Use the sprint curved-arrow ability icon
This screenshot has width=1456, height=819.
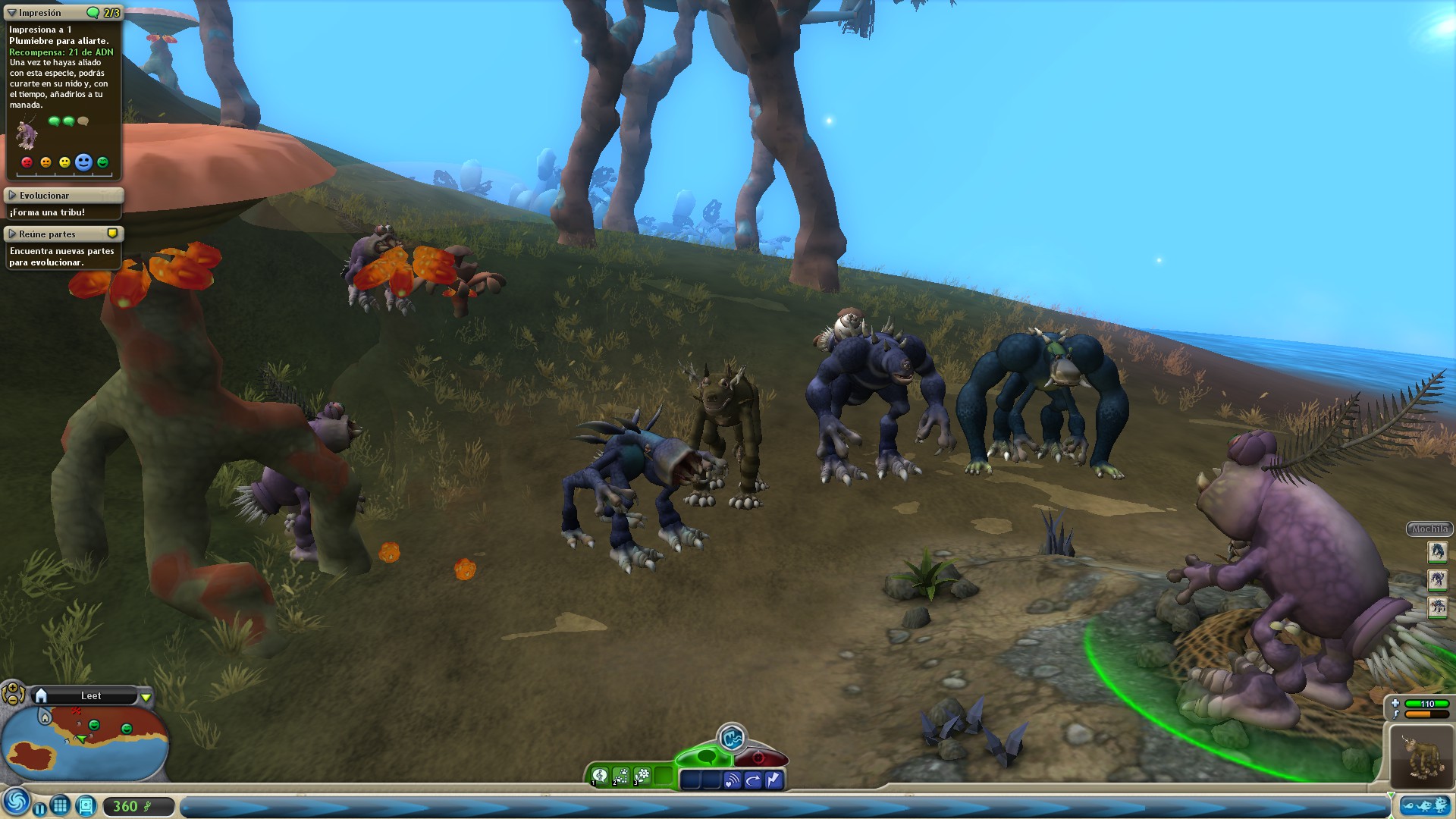point(753,778)
